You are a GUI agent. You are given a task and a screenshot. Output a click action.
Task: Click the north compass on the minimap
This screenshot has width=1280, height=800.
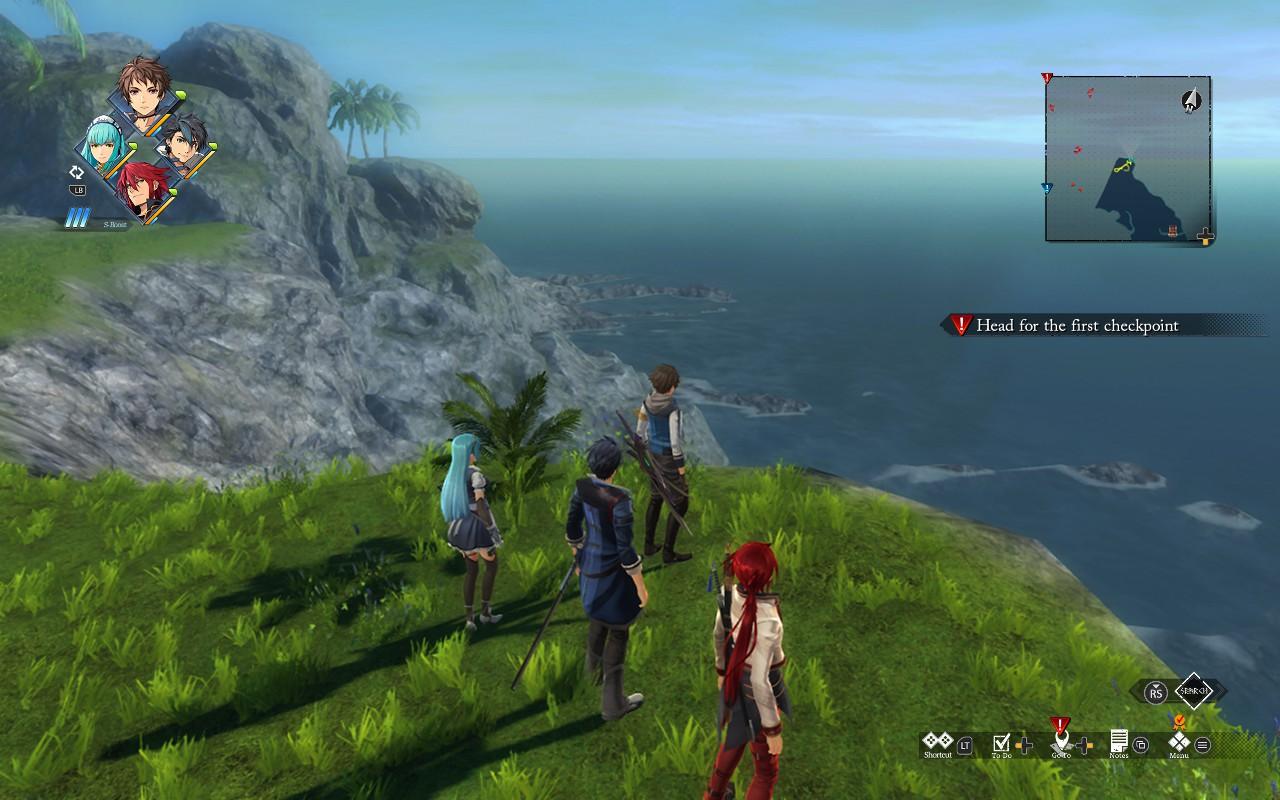(1191, 99)
